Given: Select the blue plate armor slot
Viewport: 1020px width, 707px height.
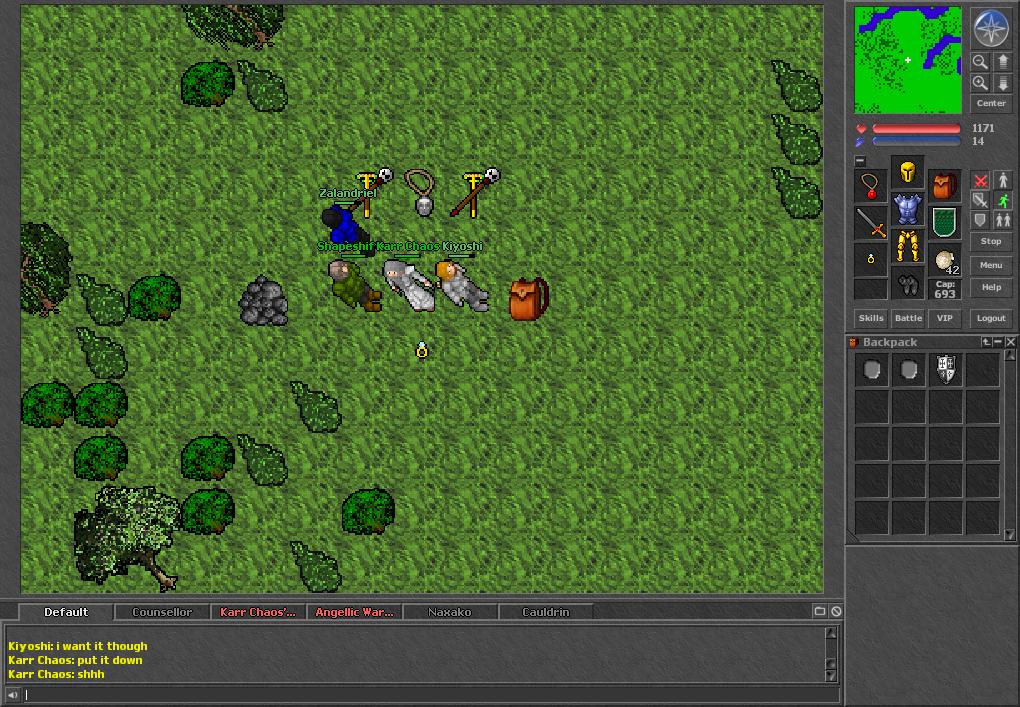Looking at the screenshot, I should click(908, 209).
